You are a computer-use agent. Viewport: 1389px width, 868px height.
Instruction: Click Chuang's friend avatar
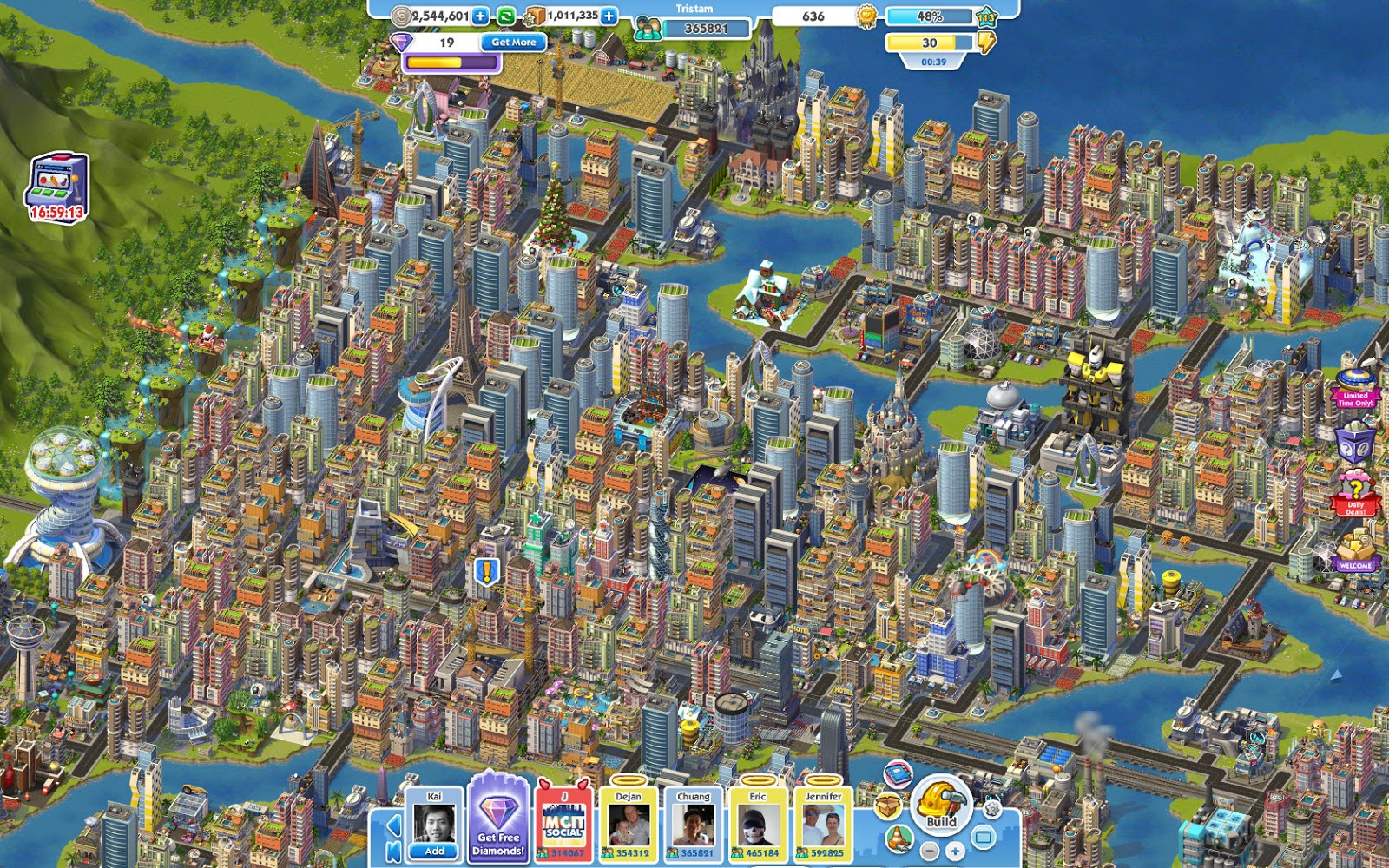click(x=694, y=825)
